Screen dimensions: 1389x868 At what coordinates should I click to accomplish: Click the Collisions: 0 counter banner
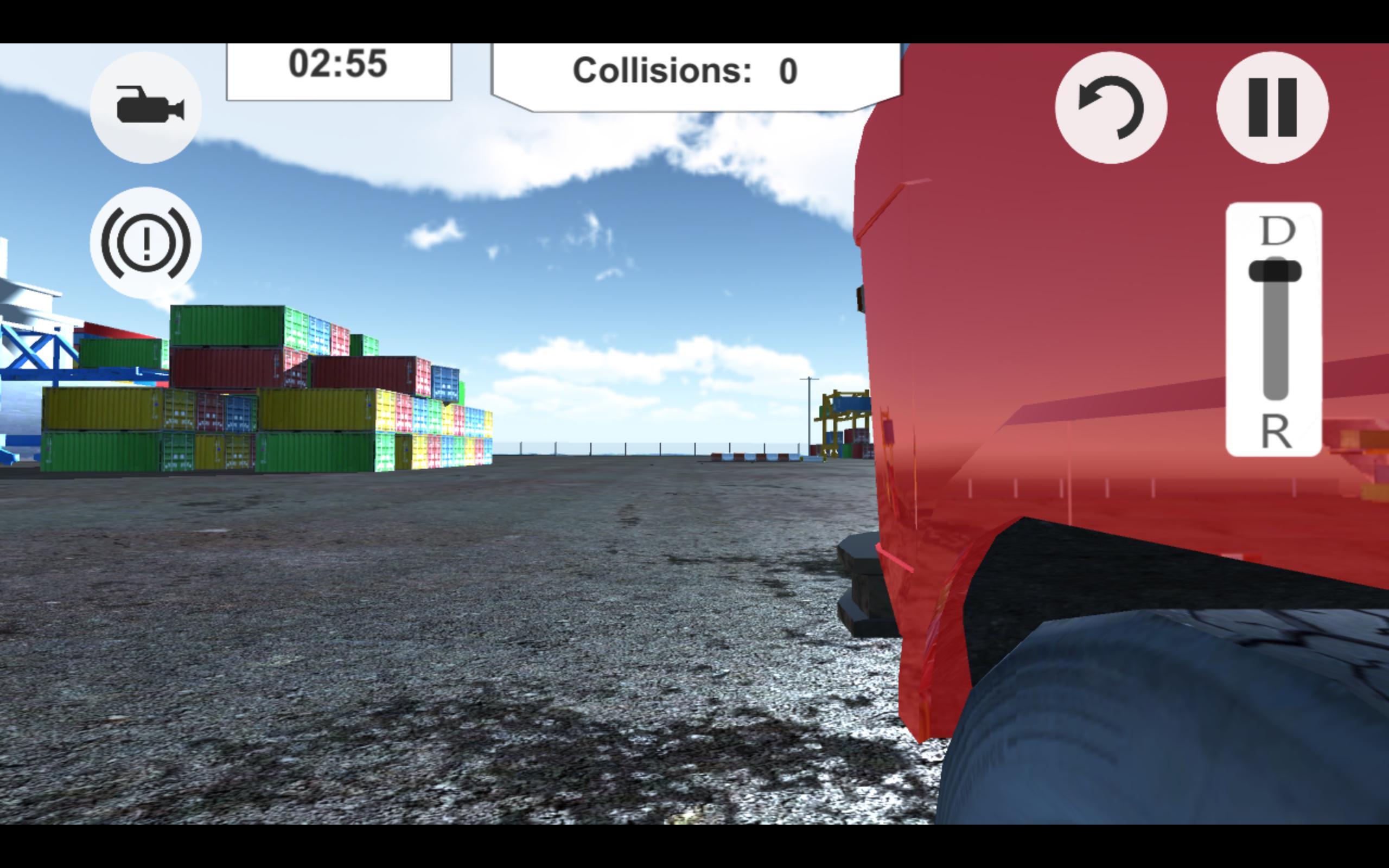[x=686, y=70]
